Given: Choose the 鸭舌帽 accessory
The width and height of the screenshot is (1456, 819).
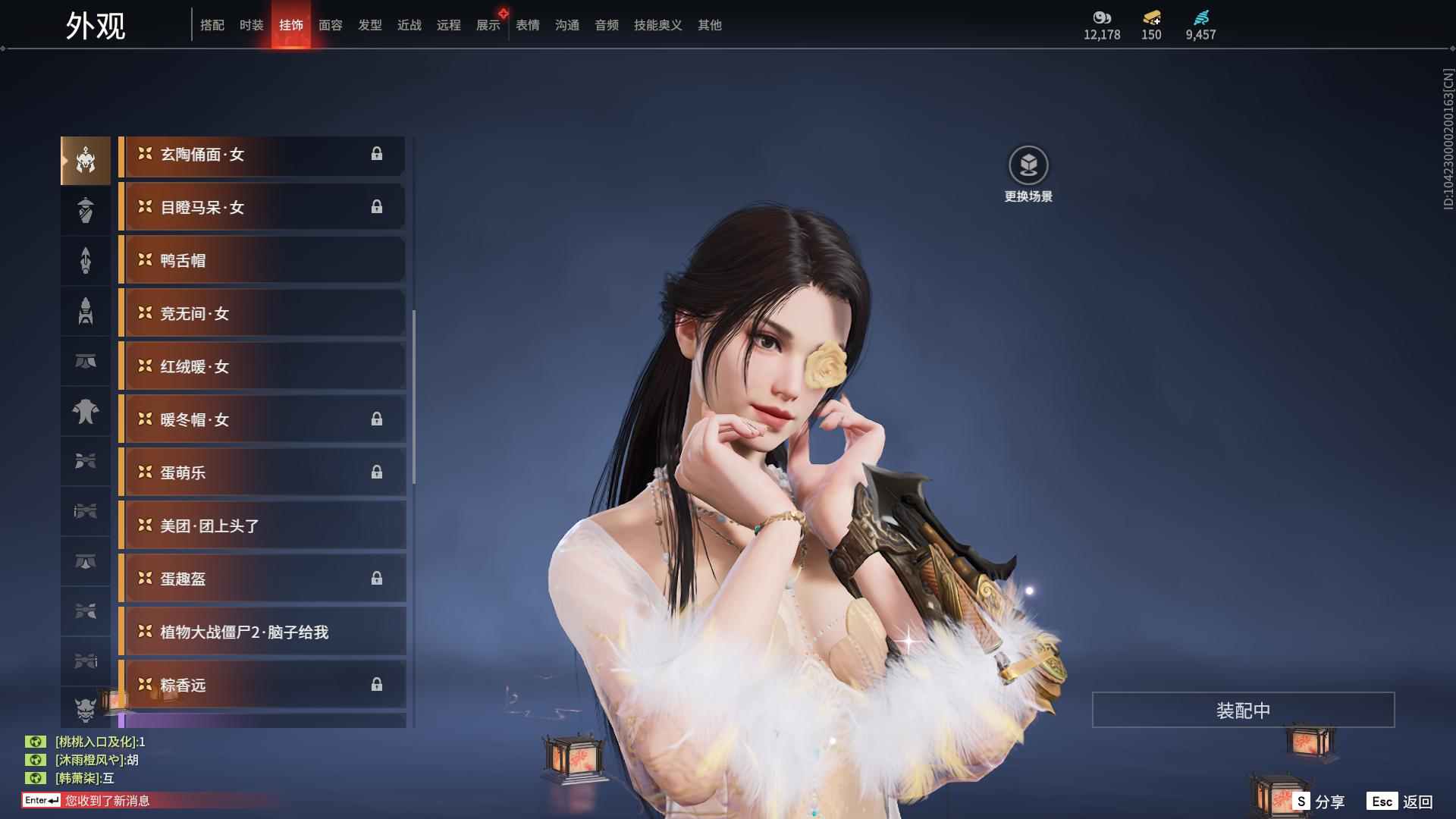Looking at the screenshot, I should point(262,260).
